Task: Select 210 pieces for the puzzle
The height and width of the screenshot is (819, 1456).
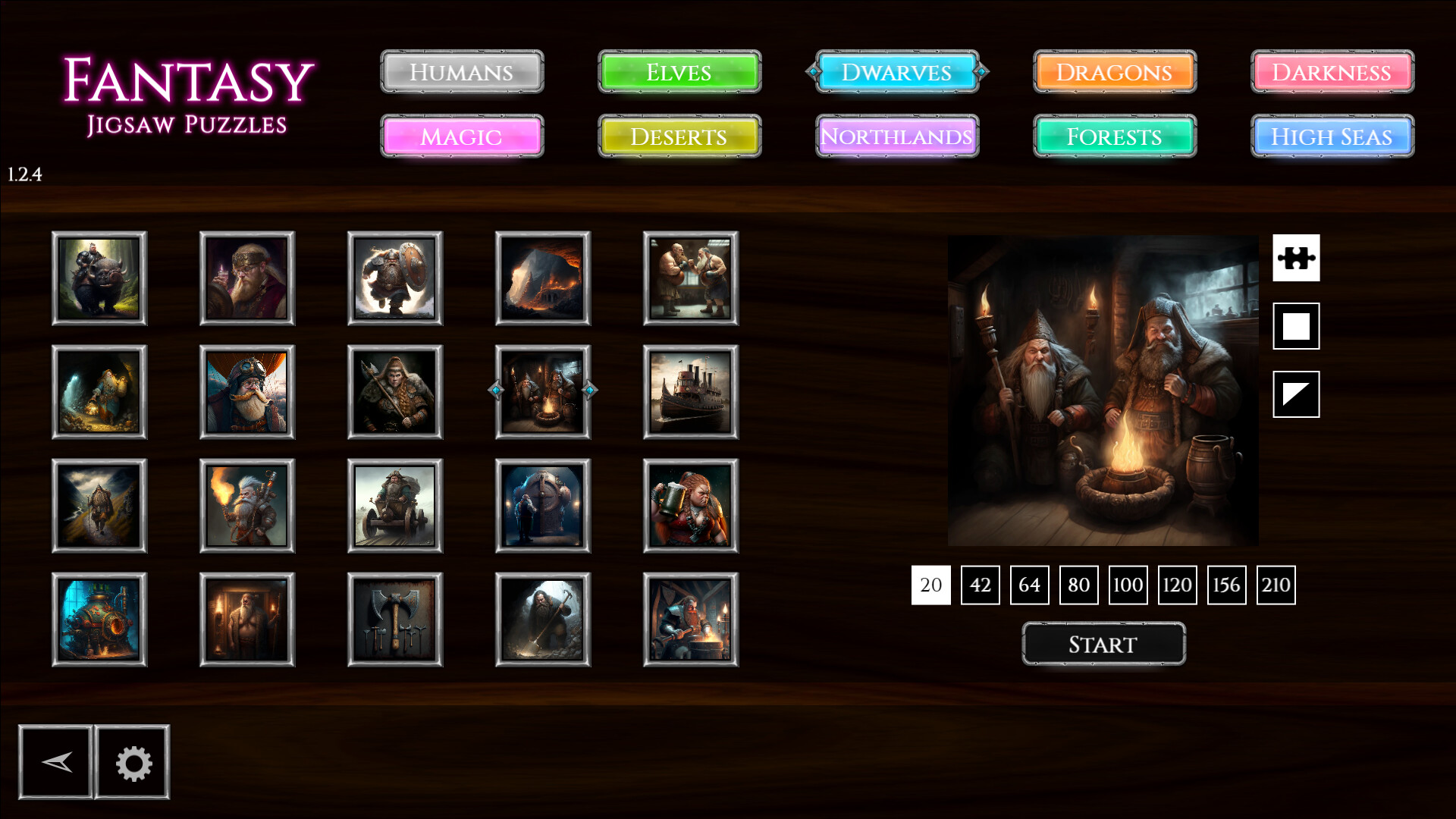Action: coord(1276,585)
